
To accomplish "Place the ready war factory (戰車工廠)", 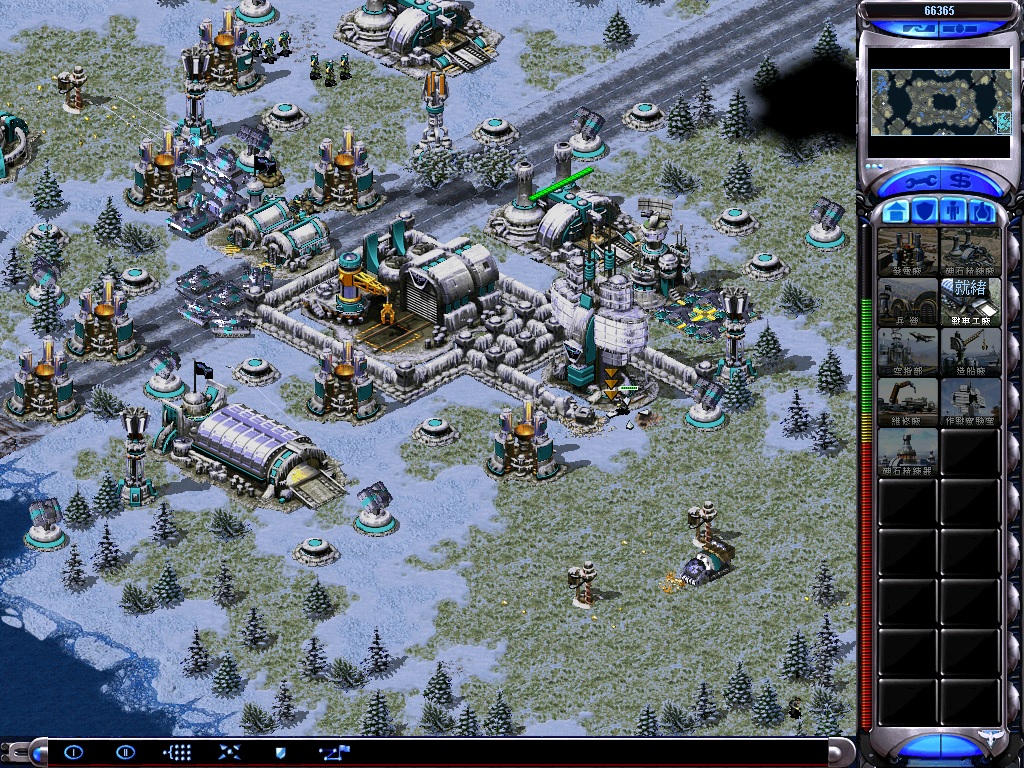I will (970, 301).
